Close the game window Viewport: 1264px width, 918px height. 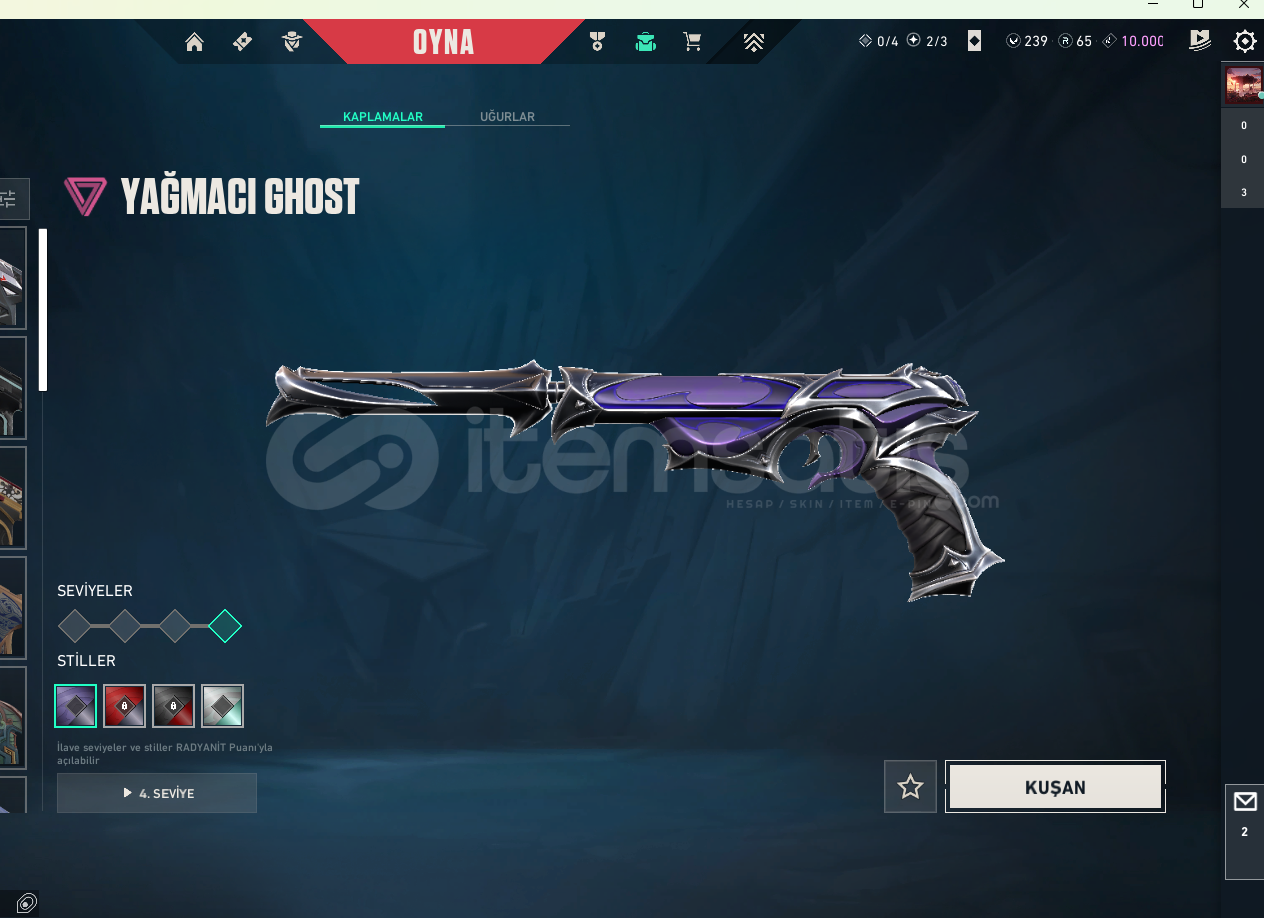[x=1244, y=5]
